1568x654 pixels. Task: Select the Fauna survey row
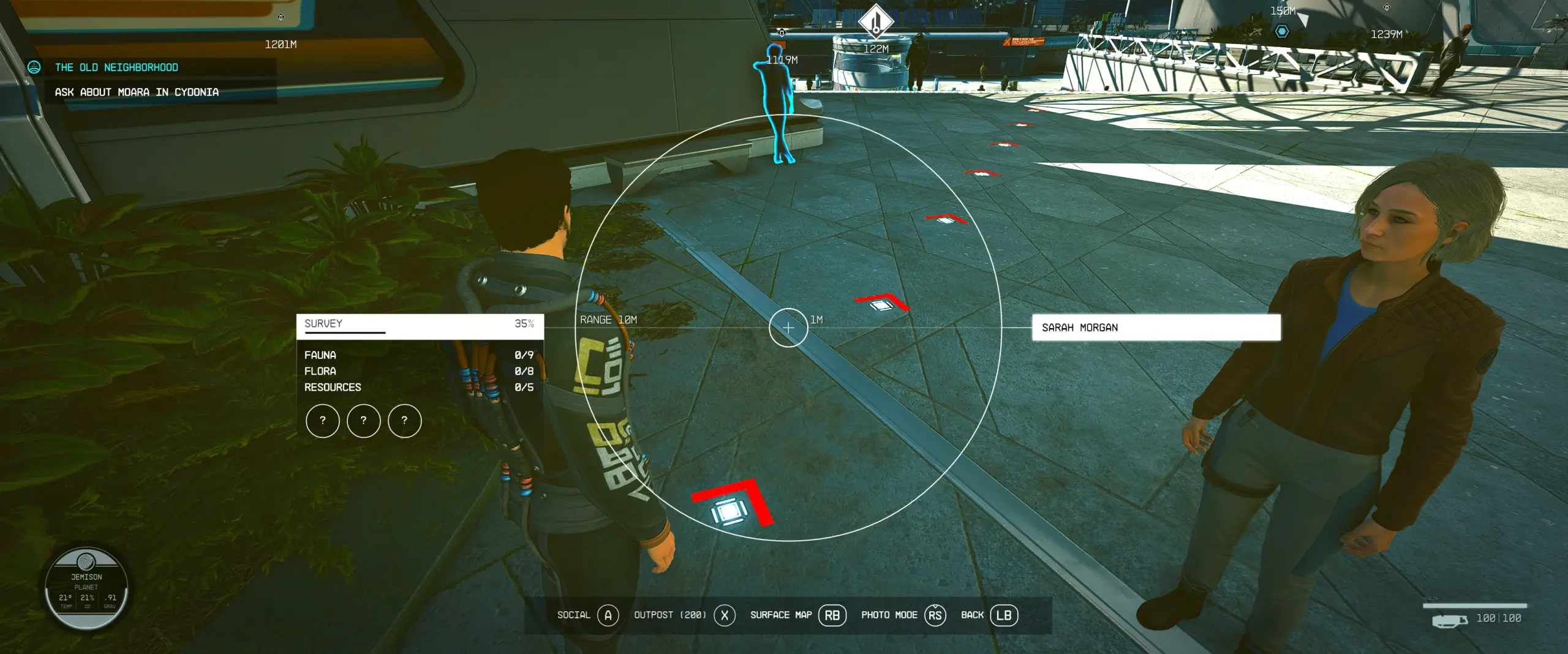tap(420, 355)
